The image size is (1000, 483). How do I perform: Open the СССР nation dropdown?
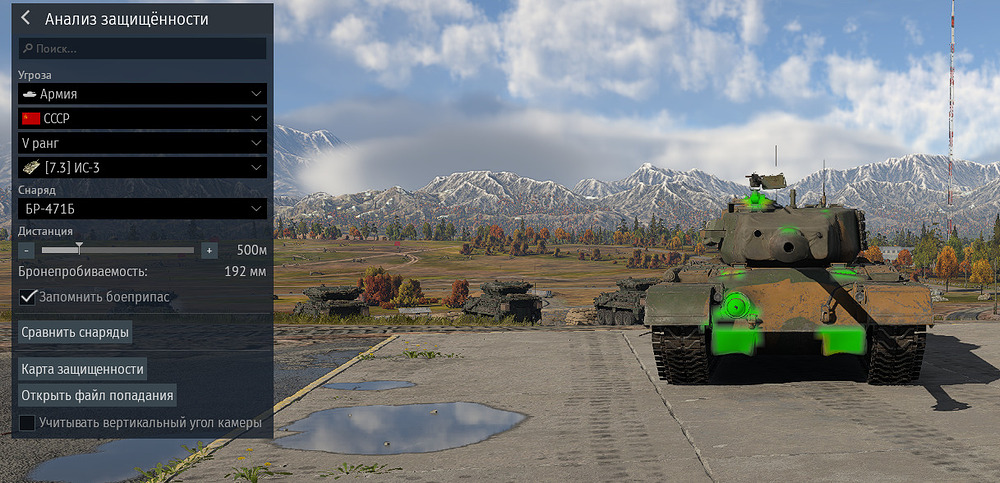(142, 118)
